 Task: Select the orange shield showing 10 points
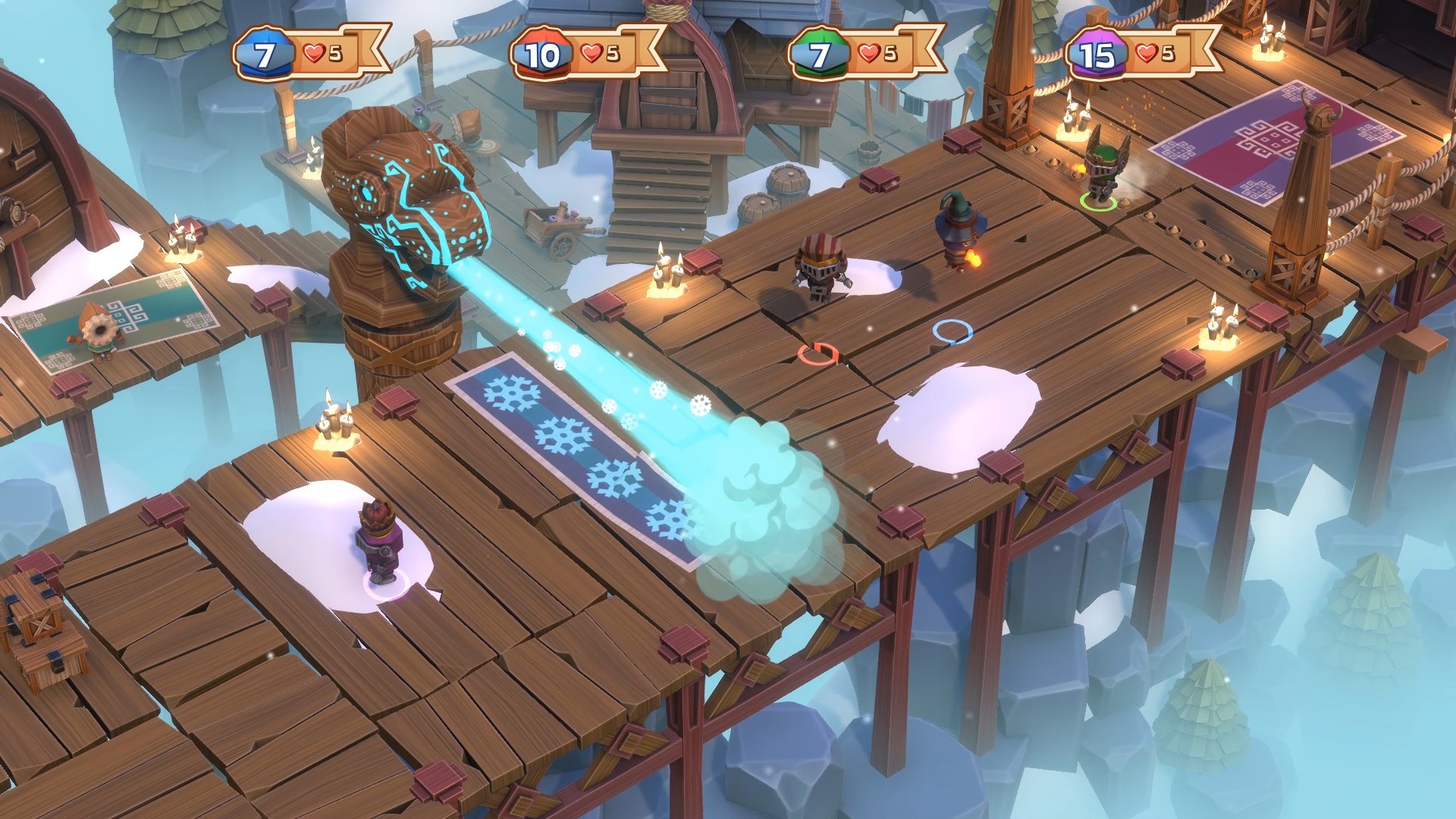[x=540, y=52]
